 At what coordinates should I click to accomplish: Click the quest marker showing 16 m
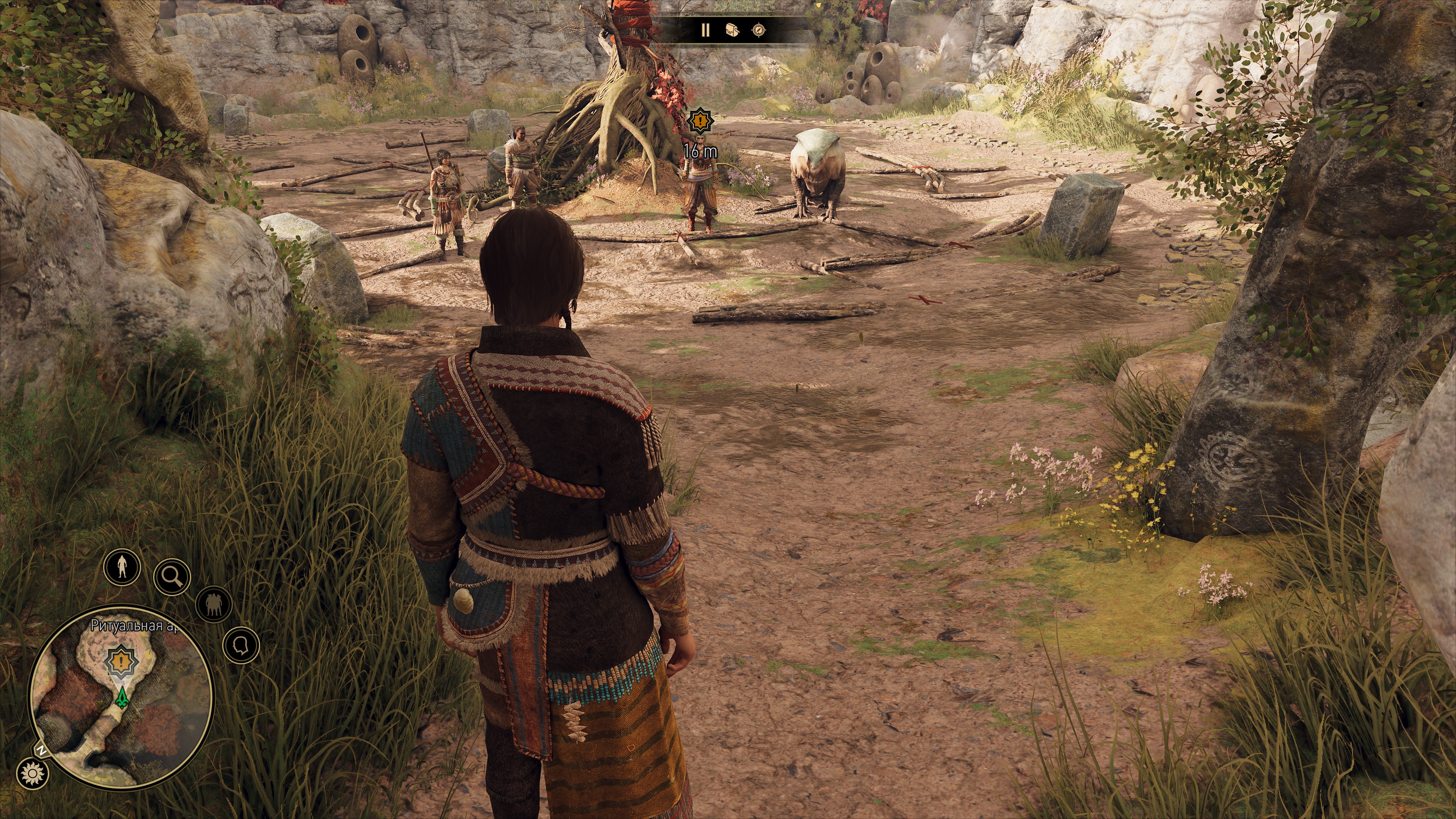click(700, 121)
